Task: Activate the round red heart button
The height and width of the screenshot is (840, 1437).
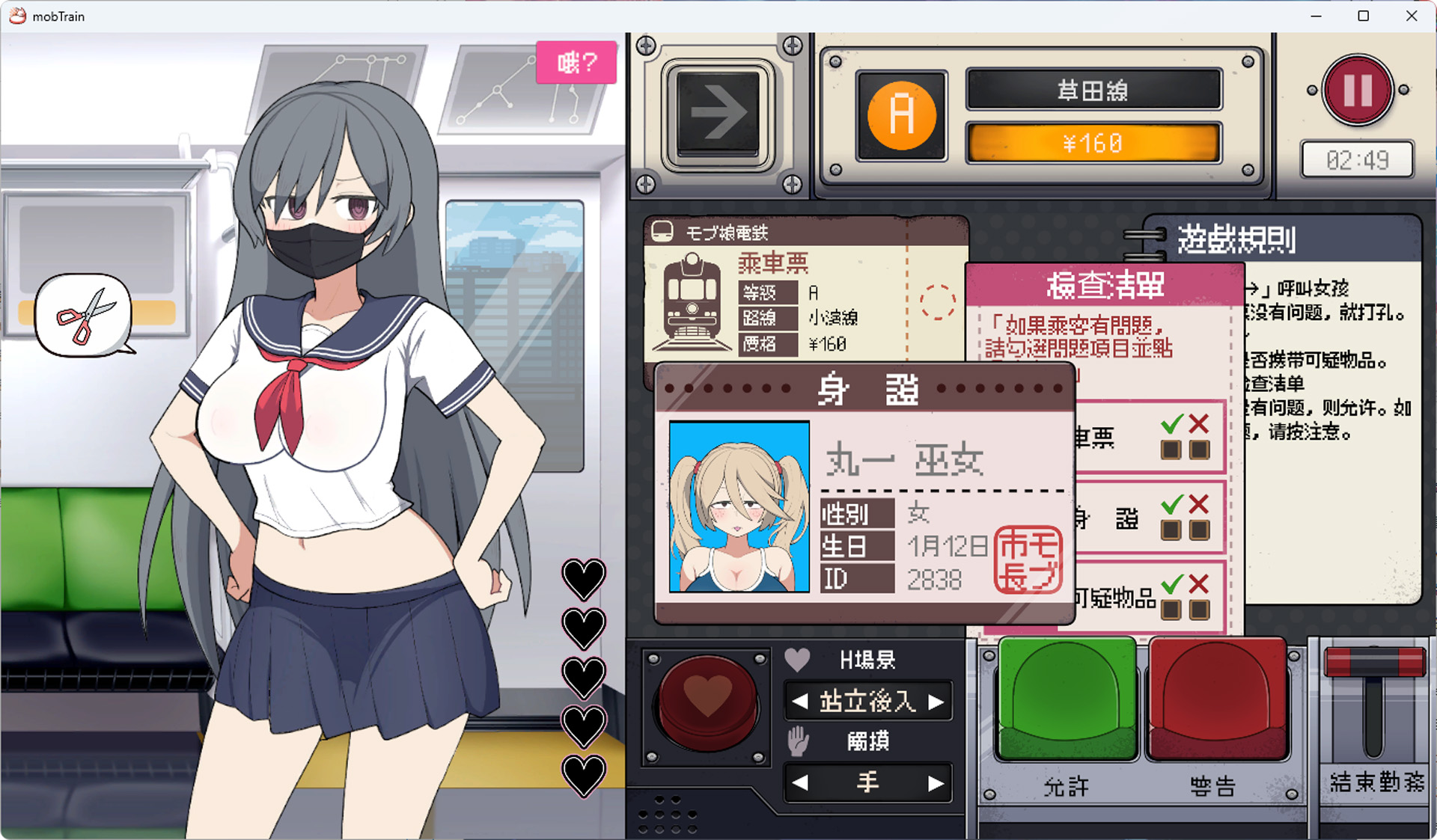Action: pyautogui.click(x=707, y=702)
